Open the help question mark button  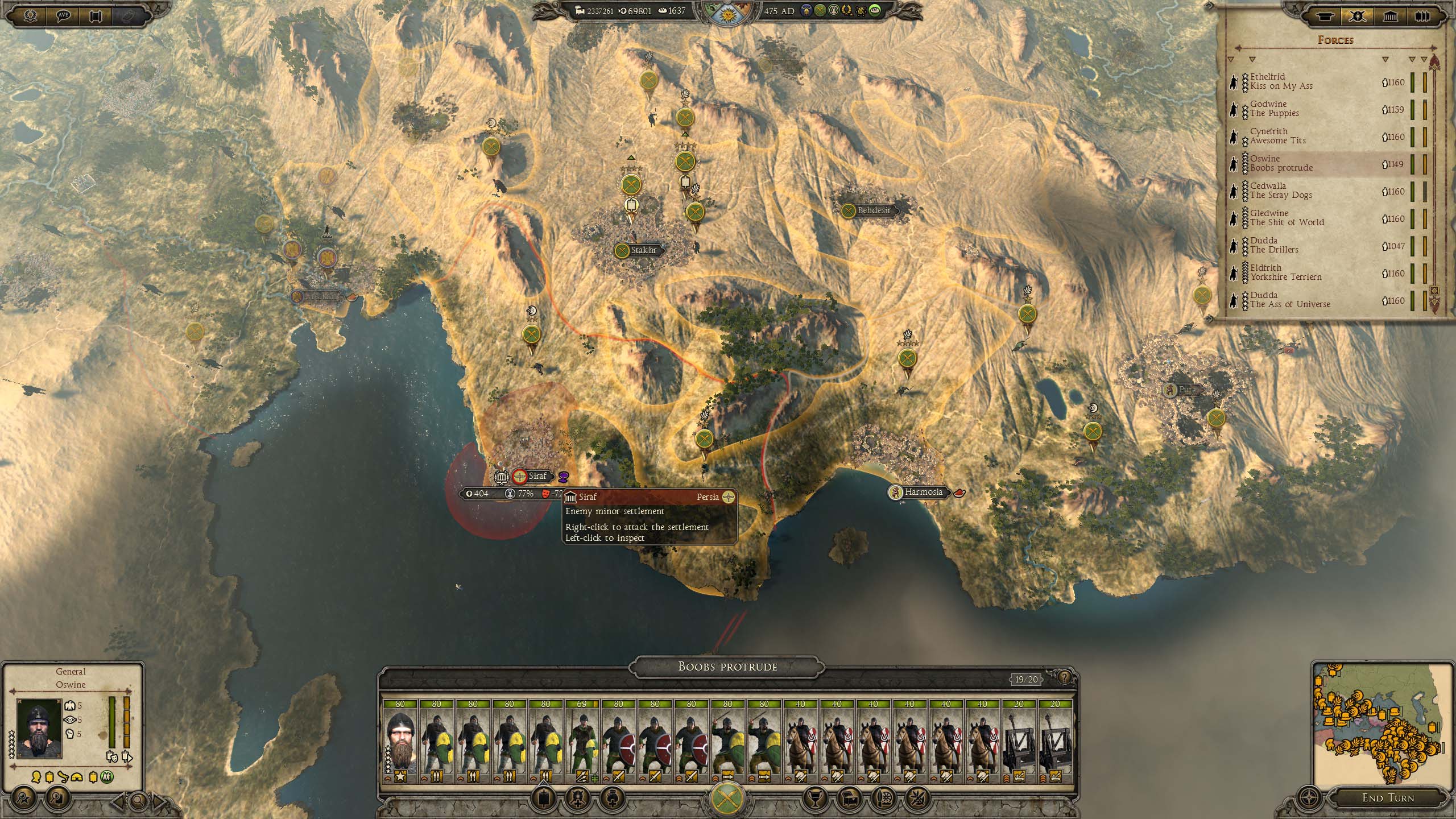point(1064,677)
